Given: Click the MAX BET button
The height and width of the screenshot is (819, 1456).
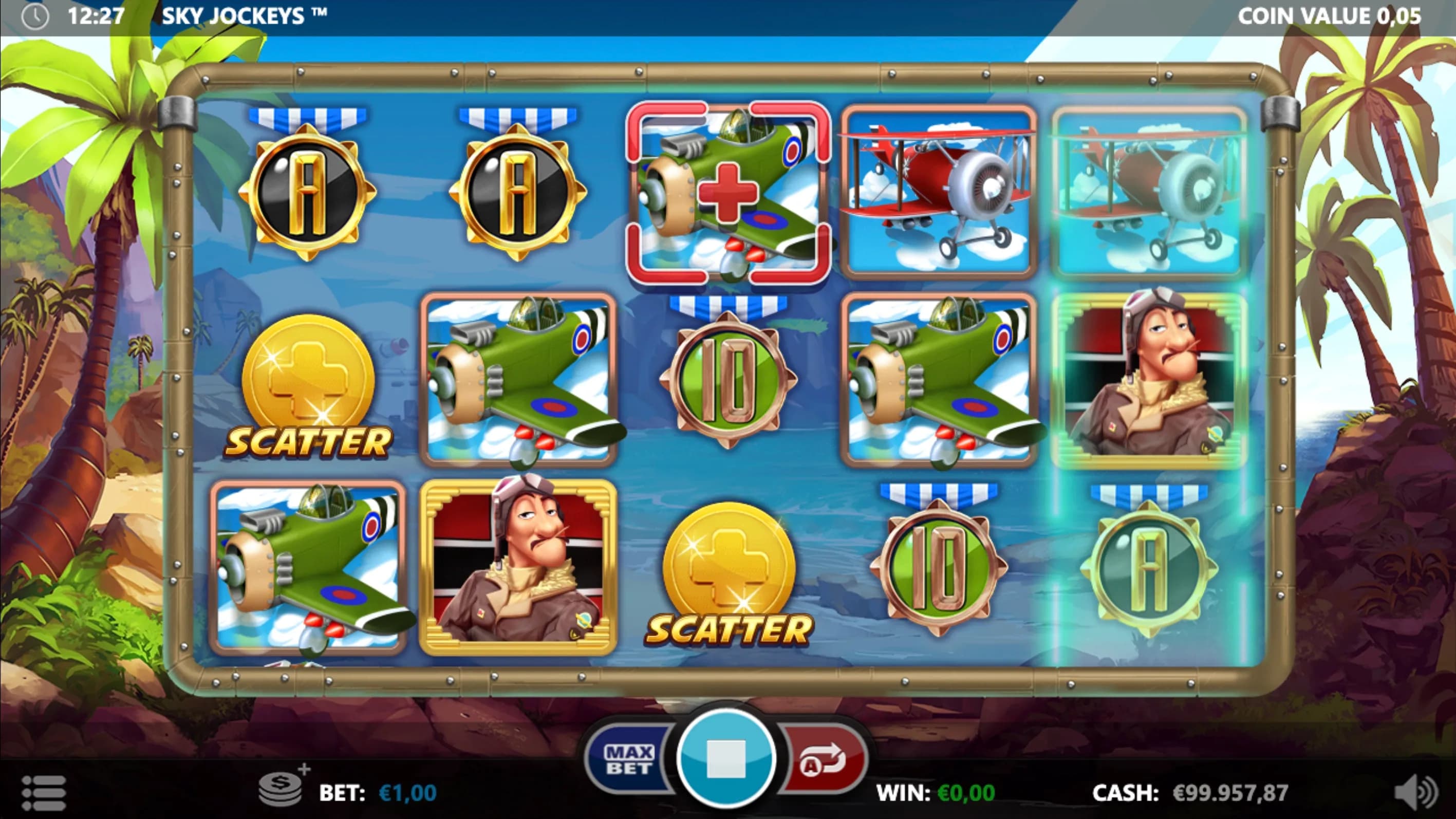Looking at the screenshot, I should (628, 759).
